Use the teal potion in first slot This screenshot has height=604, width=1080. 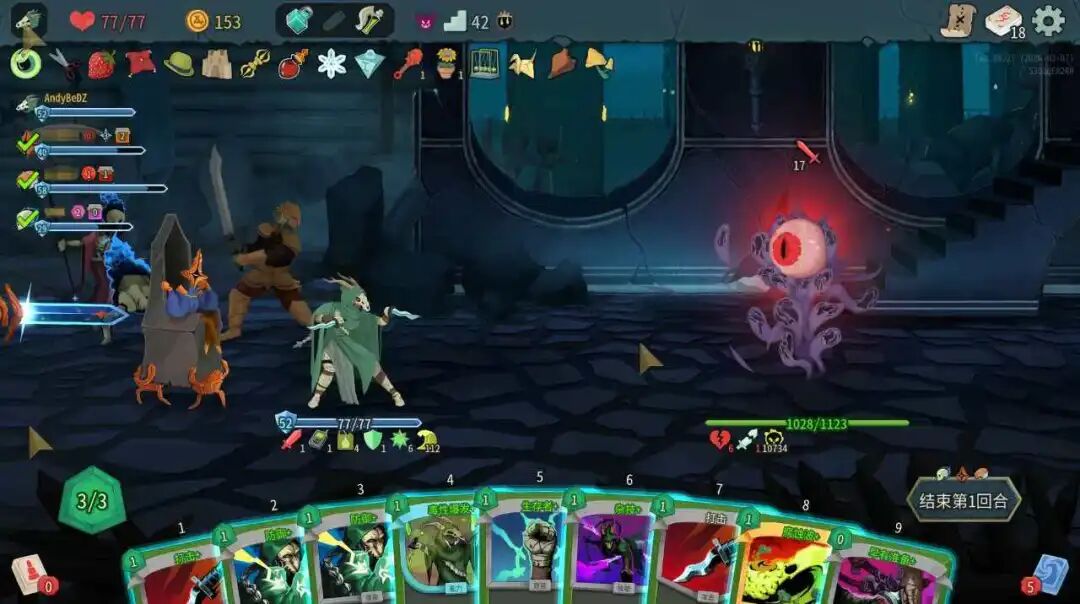tap(299, 21)
